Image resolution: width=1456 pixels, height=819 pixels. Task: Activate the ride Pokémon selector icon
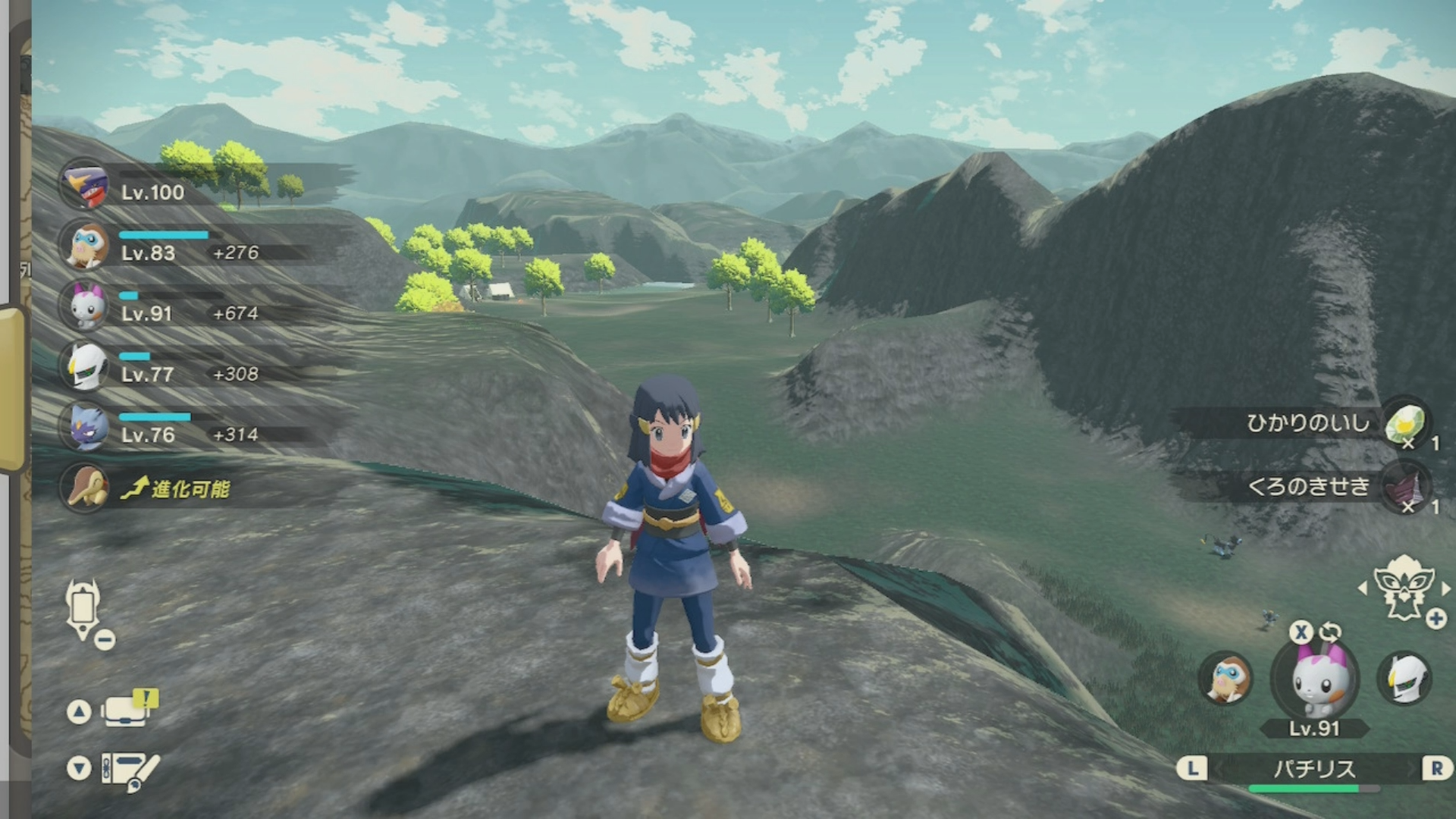(1404, 588)
